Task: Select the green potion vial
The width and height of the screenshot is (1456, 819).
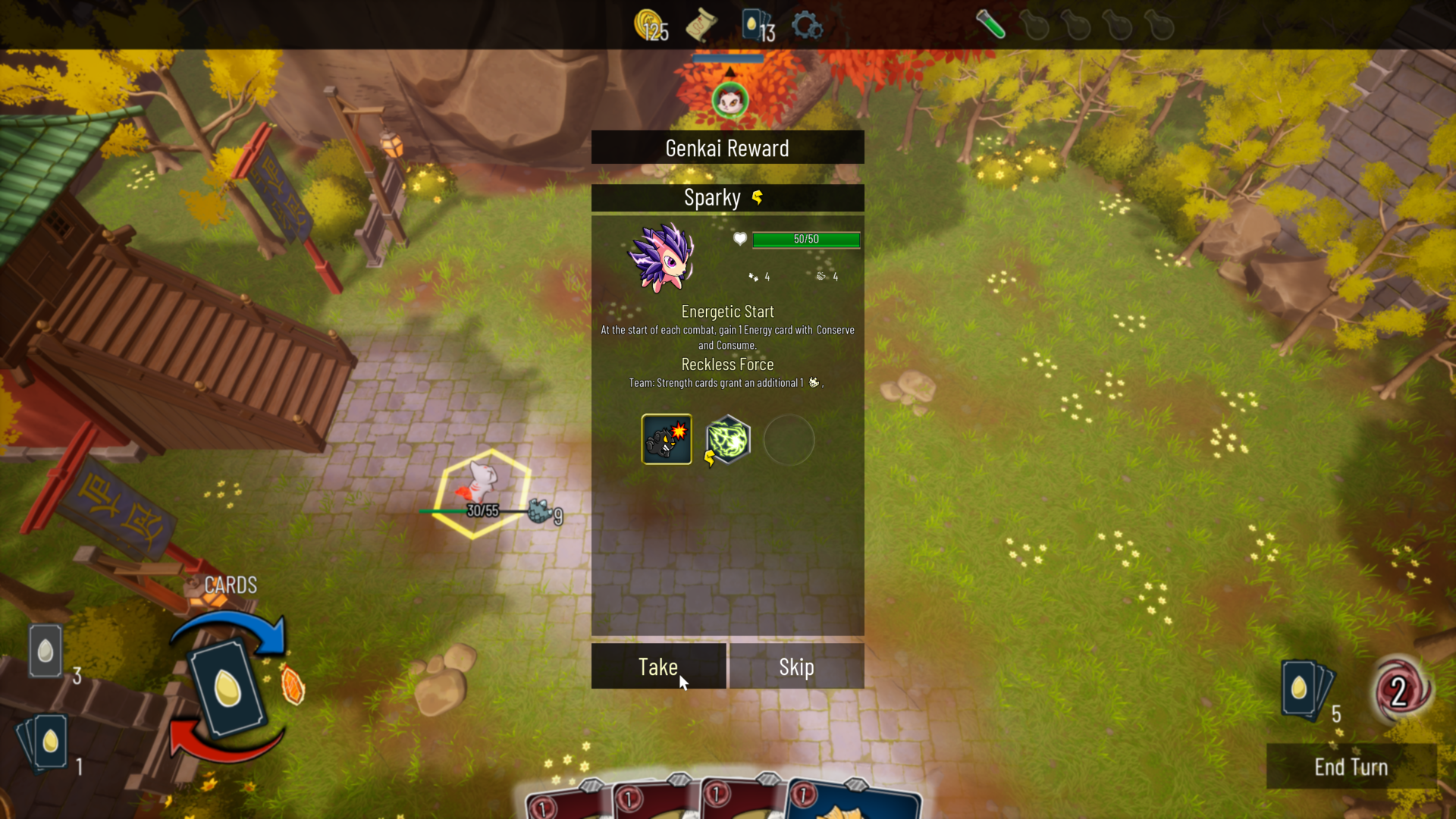Action: pos(990,24)
